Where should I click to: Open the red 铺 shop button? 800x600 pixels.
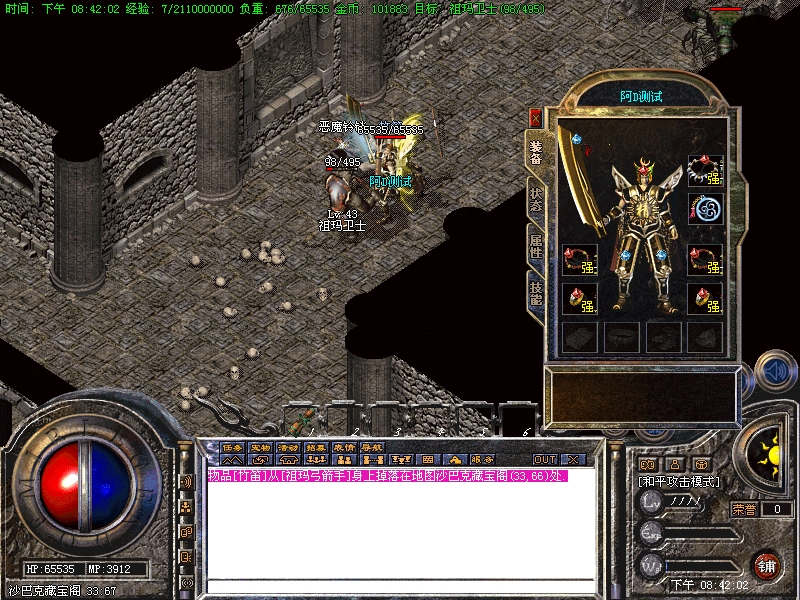(767, 566)
